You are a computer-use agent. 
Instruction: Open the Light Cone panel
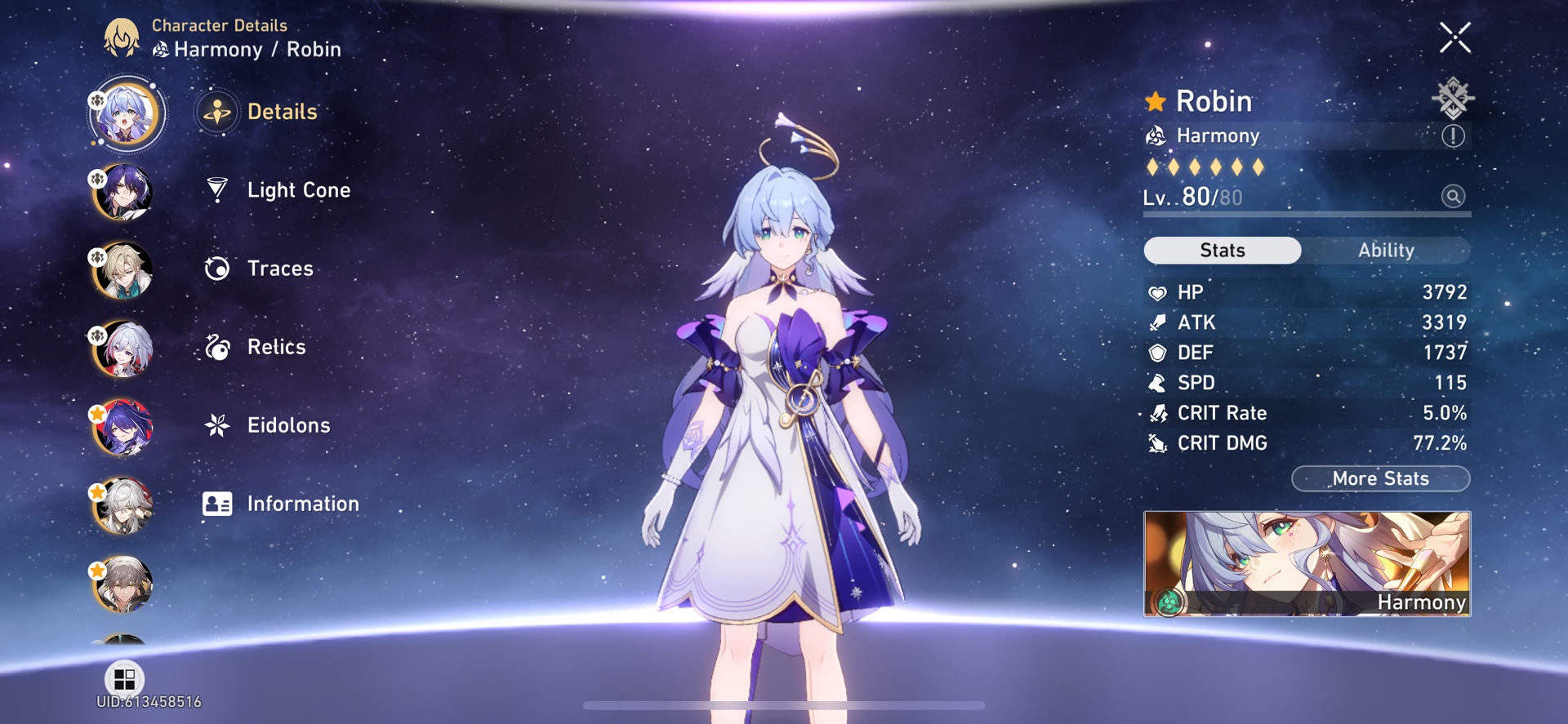click(x=279, y=189)
